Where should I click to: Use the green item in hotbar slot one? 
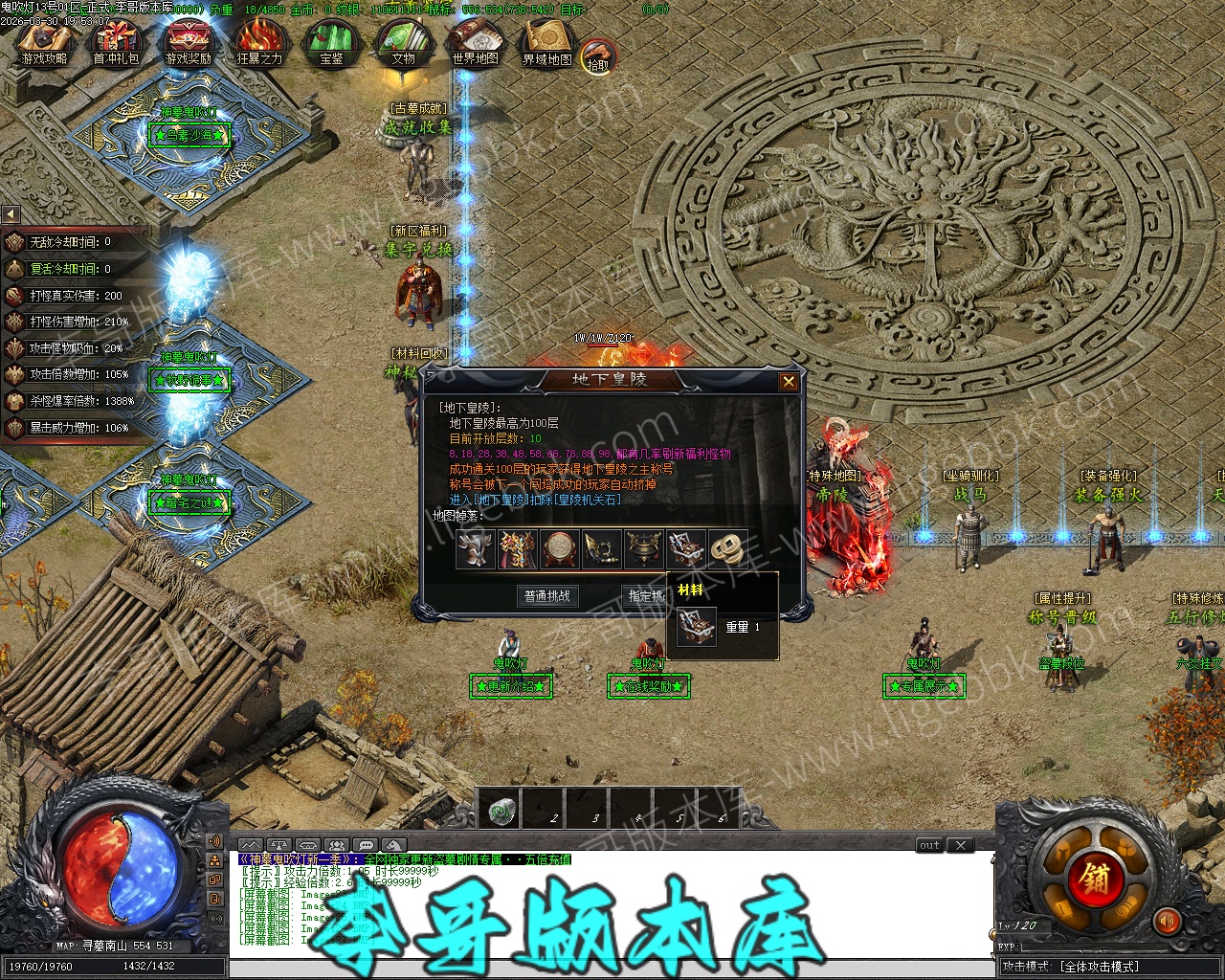point(498,813)
